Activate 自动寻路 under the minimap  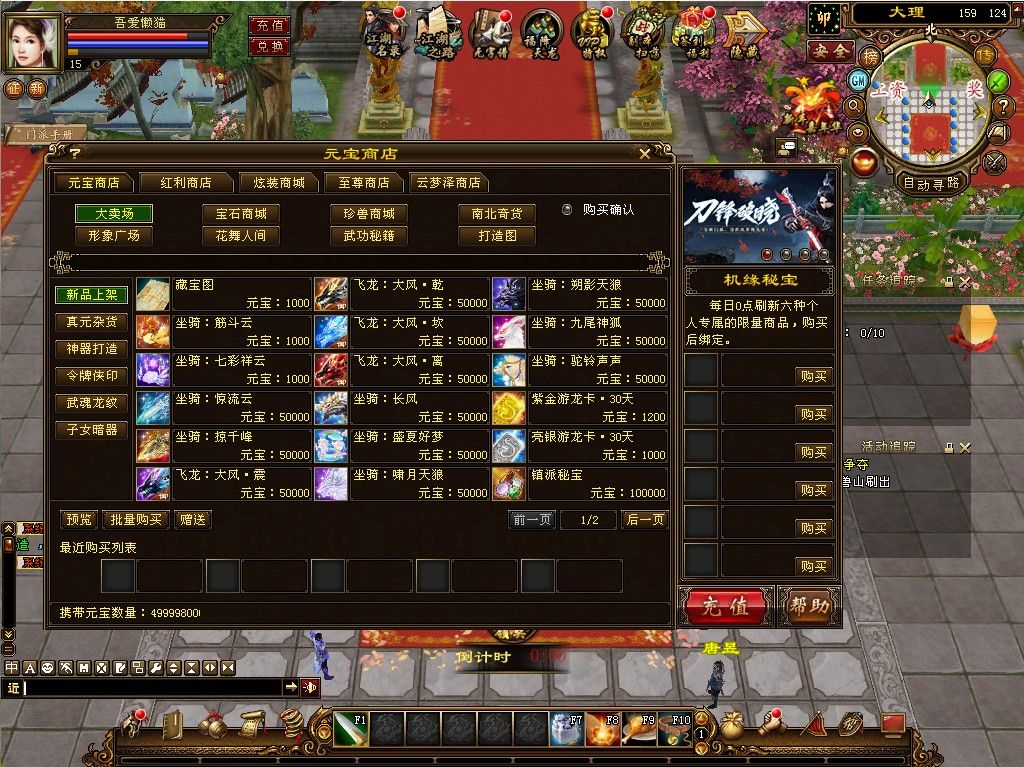tap(931, 183)
